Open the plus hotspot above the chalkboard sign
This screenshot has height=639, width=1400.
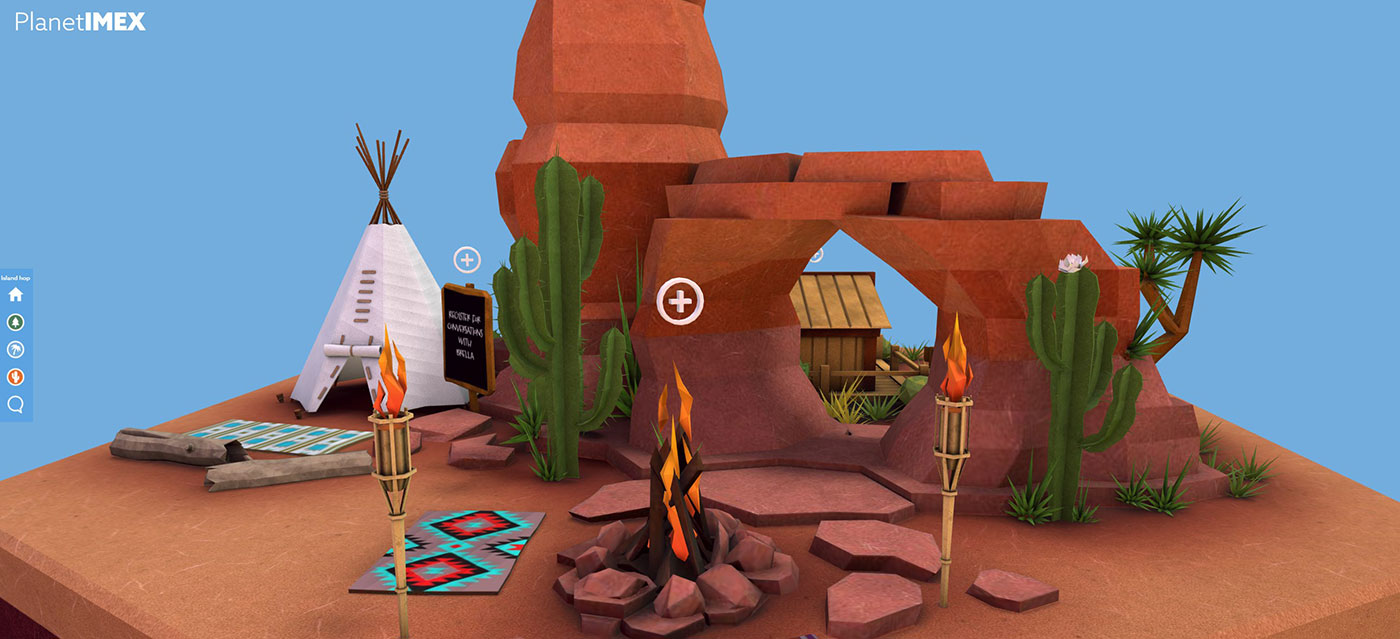point(467,260)
